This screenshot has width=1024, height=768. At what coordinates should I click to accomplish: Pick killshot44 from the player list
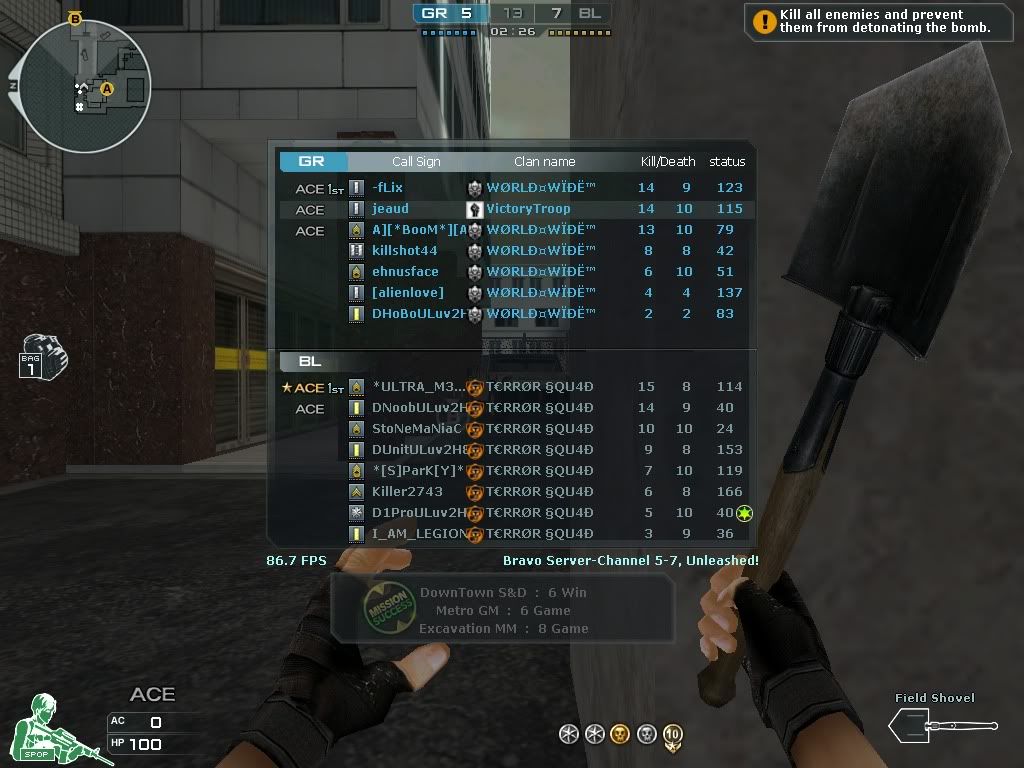pyautogui.click(x=404, y=251)
